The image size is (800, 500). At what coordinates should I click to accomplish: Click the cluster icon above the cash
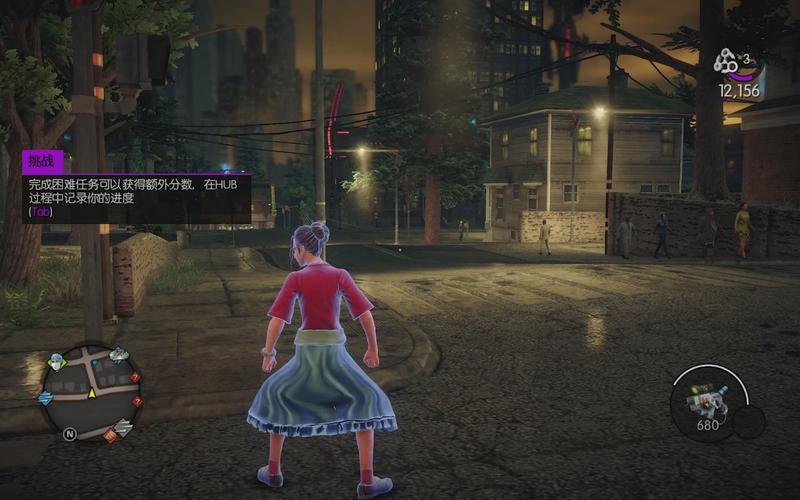725,63
